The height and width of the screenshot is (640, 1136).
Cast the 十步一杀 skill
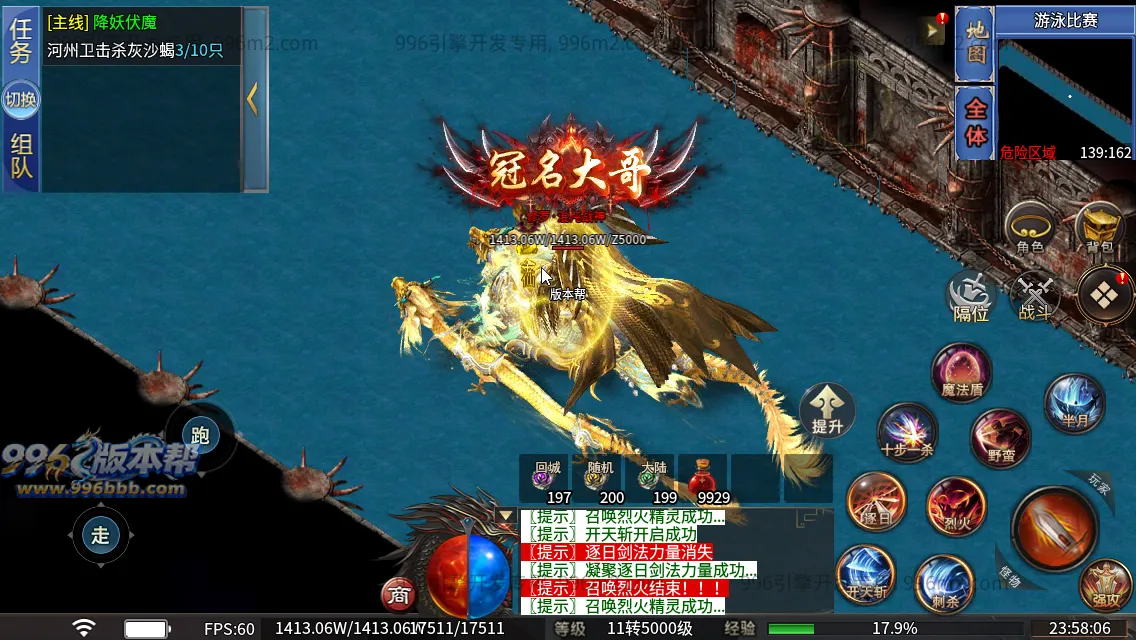coord(907,433)
